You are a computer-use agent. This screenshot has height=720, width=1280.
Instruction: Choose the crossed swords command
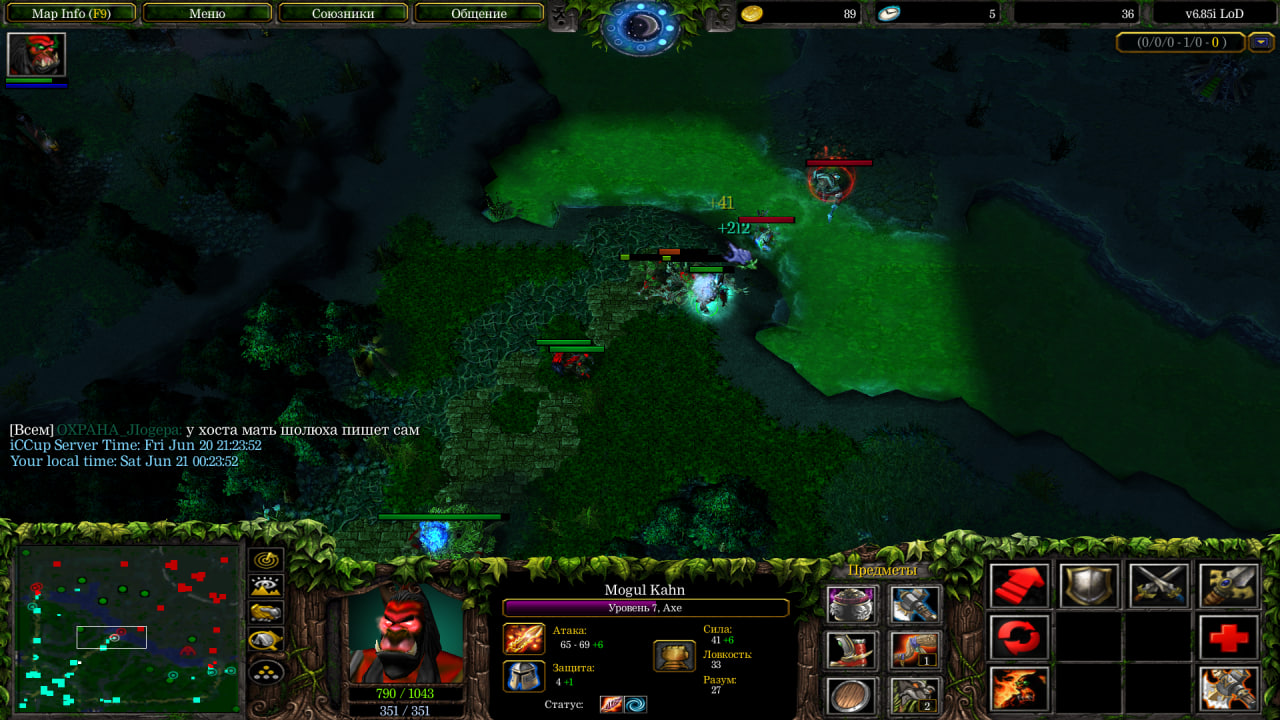(x=1159, y=586)
